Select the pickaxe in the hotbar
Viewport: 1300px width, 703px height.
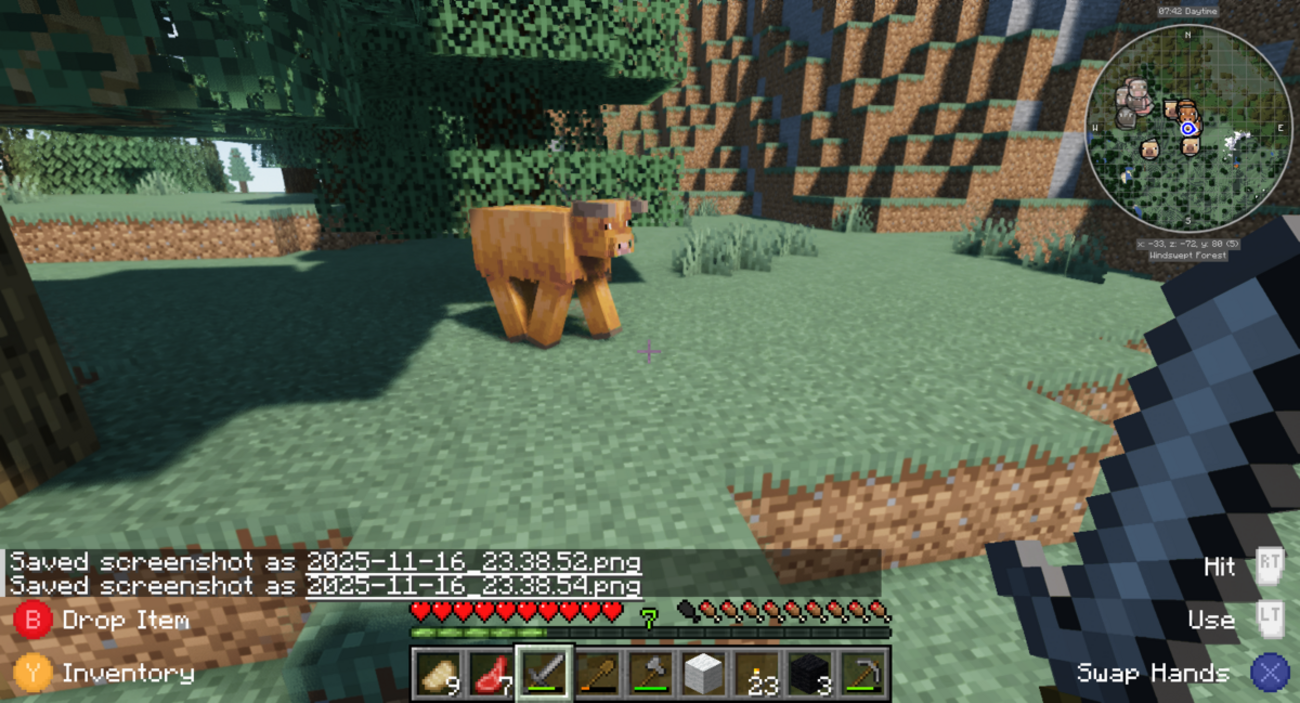(864, 673)
